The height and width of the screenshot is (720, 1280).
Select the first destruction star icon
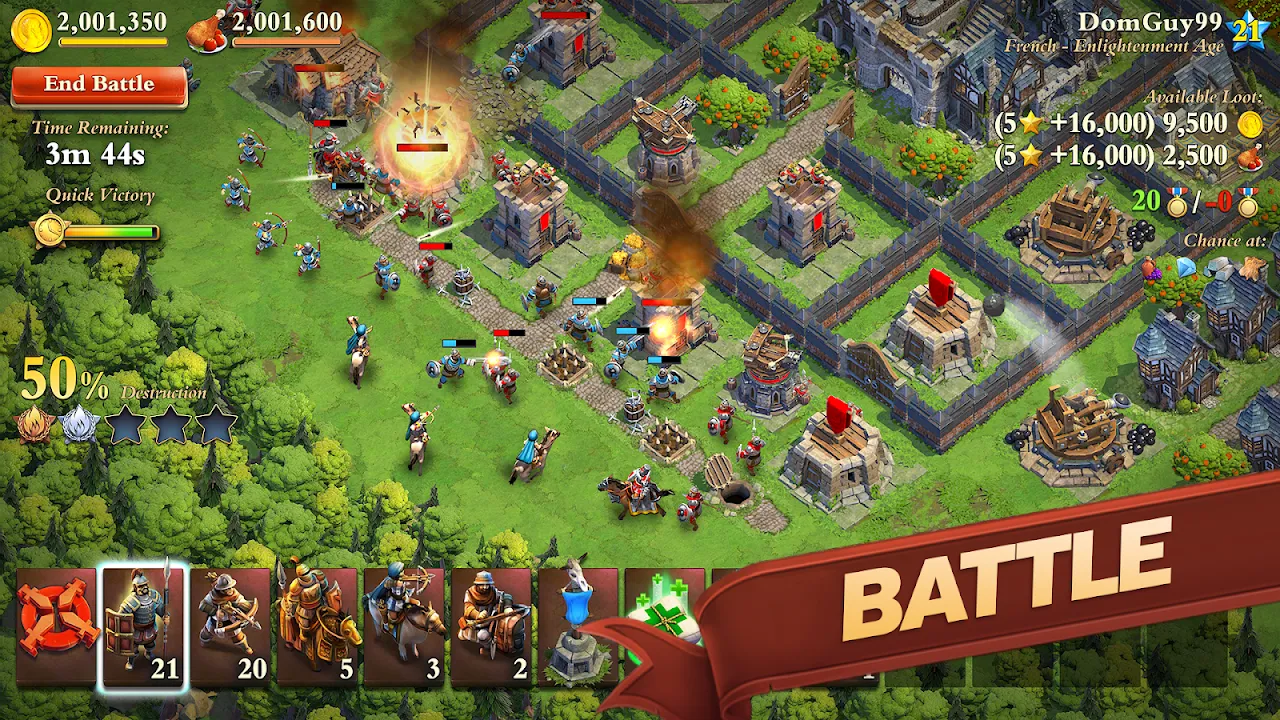point(125,425)
